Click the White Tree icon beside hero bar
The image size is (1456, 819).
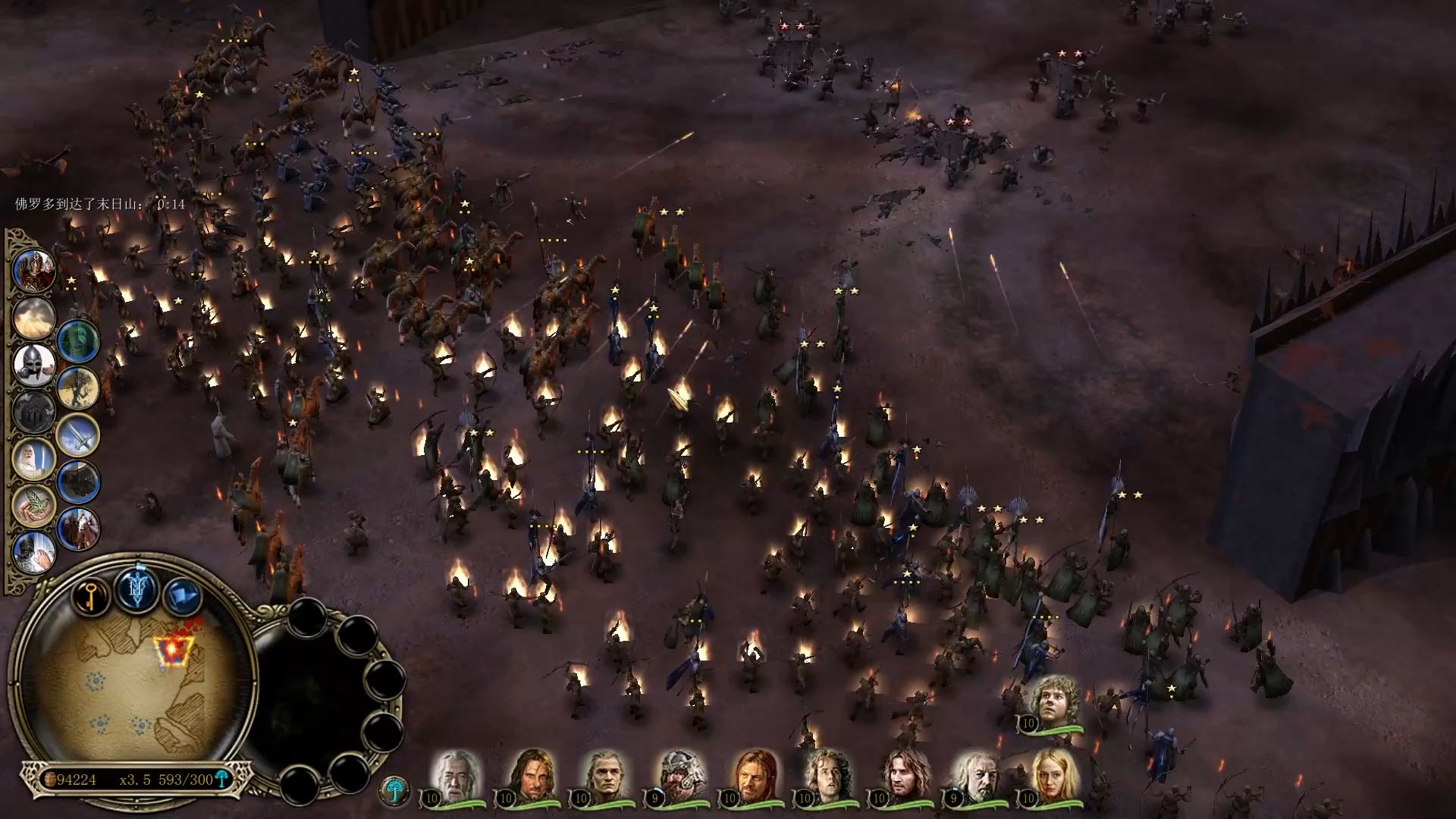(x=394, y=789)
